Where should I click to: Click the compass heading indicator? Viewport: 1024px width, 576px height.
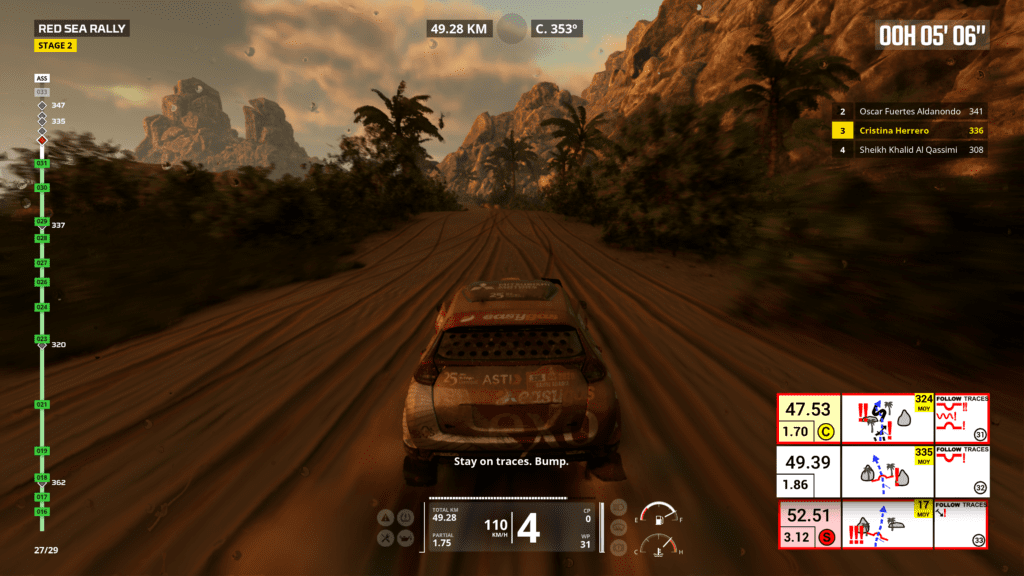[558, 29]
